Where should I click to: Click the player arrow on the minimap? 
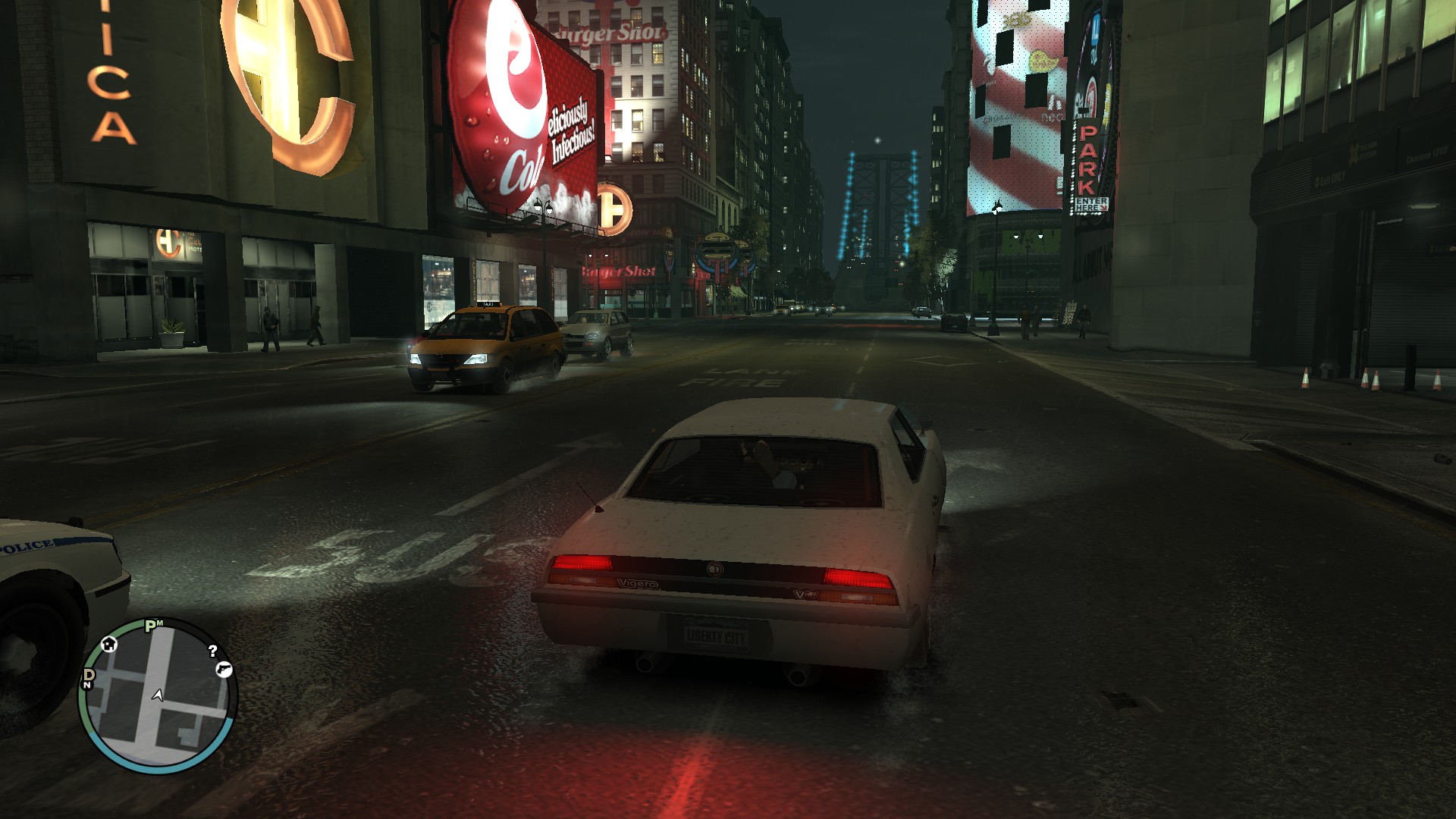158,695
